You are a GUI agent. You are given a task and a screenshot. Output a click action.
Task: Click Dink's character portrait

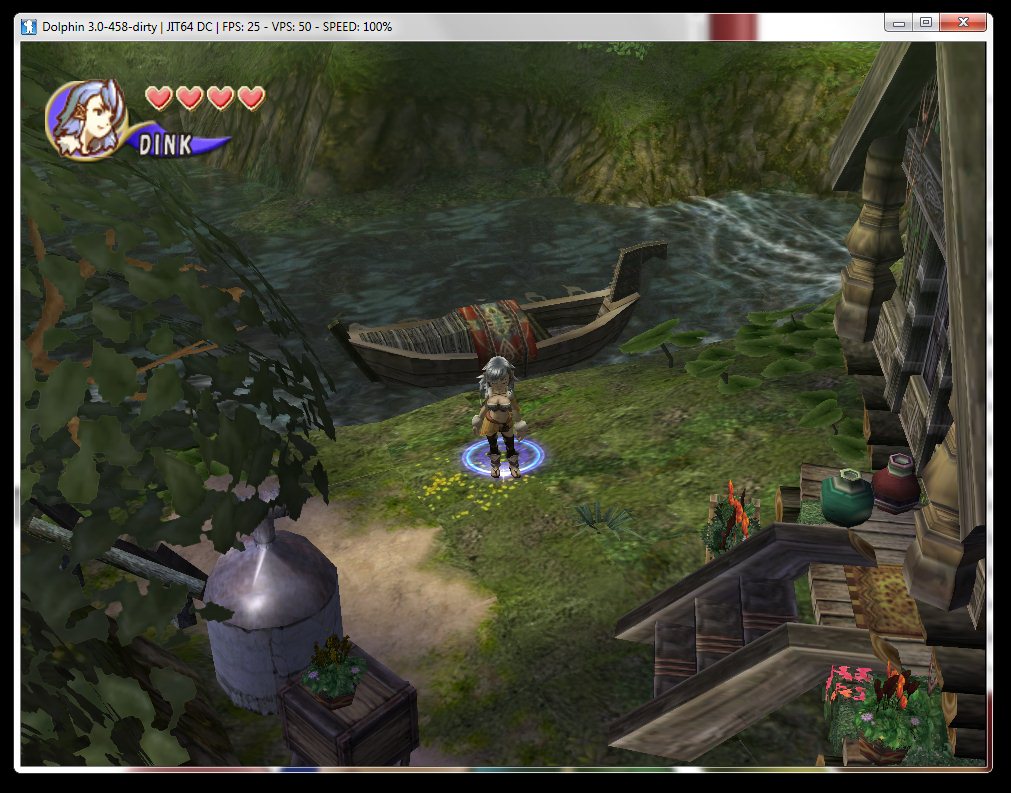[x=85, y=118]
